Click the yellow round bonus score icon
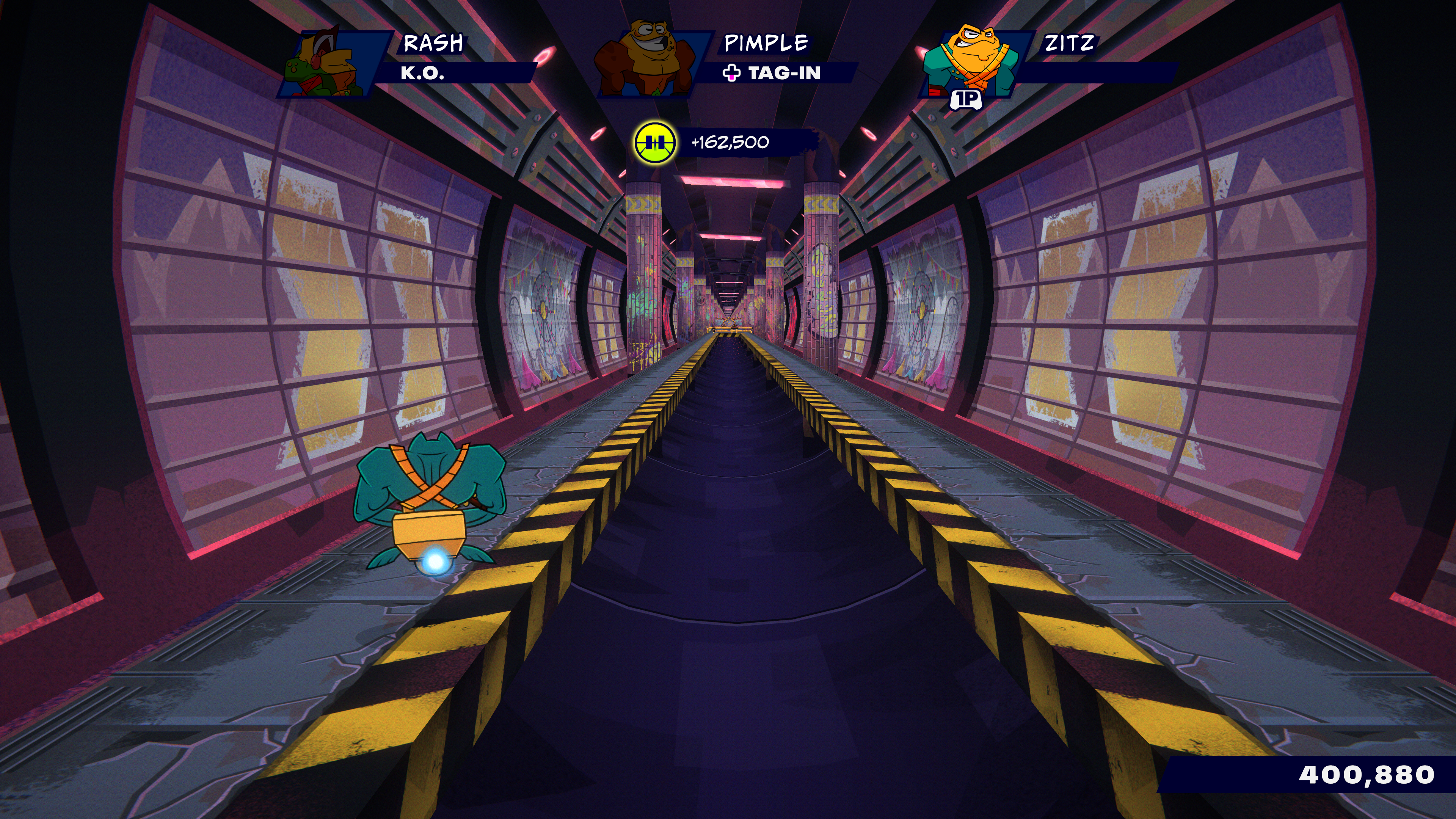This screenshot has height=819, width=1456. 654,143
